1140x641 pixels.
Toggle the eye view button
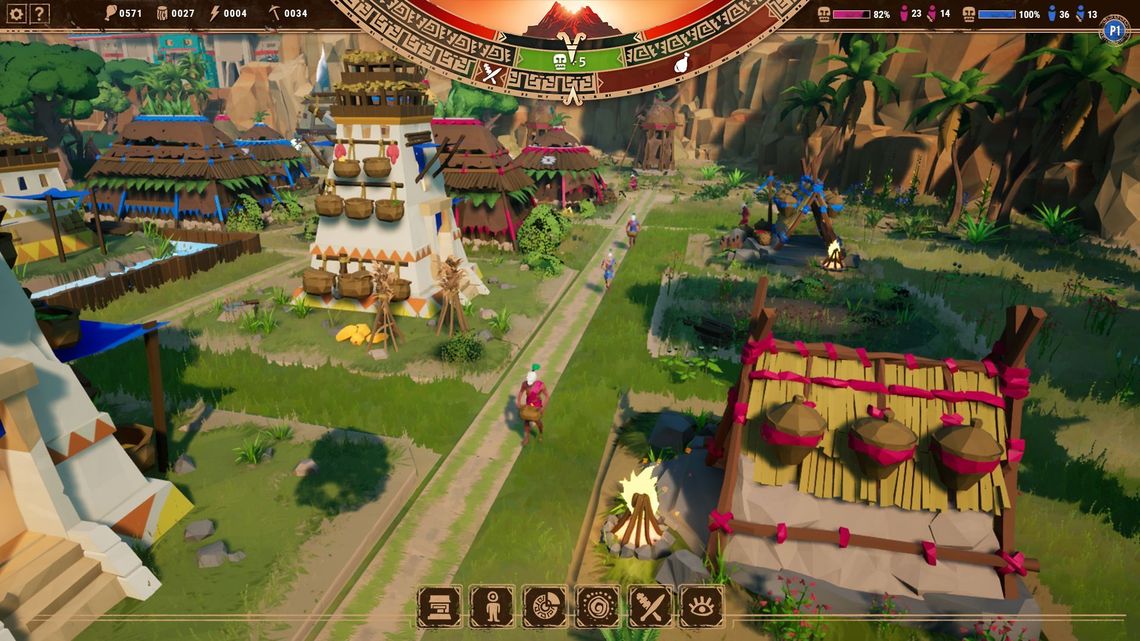701,606
